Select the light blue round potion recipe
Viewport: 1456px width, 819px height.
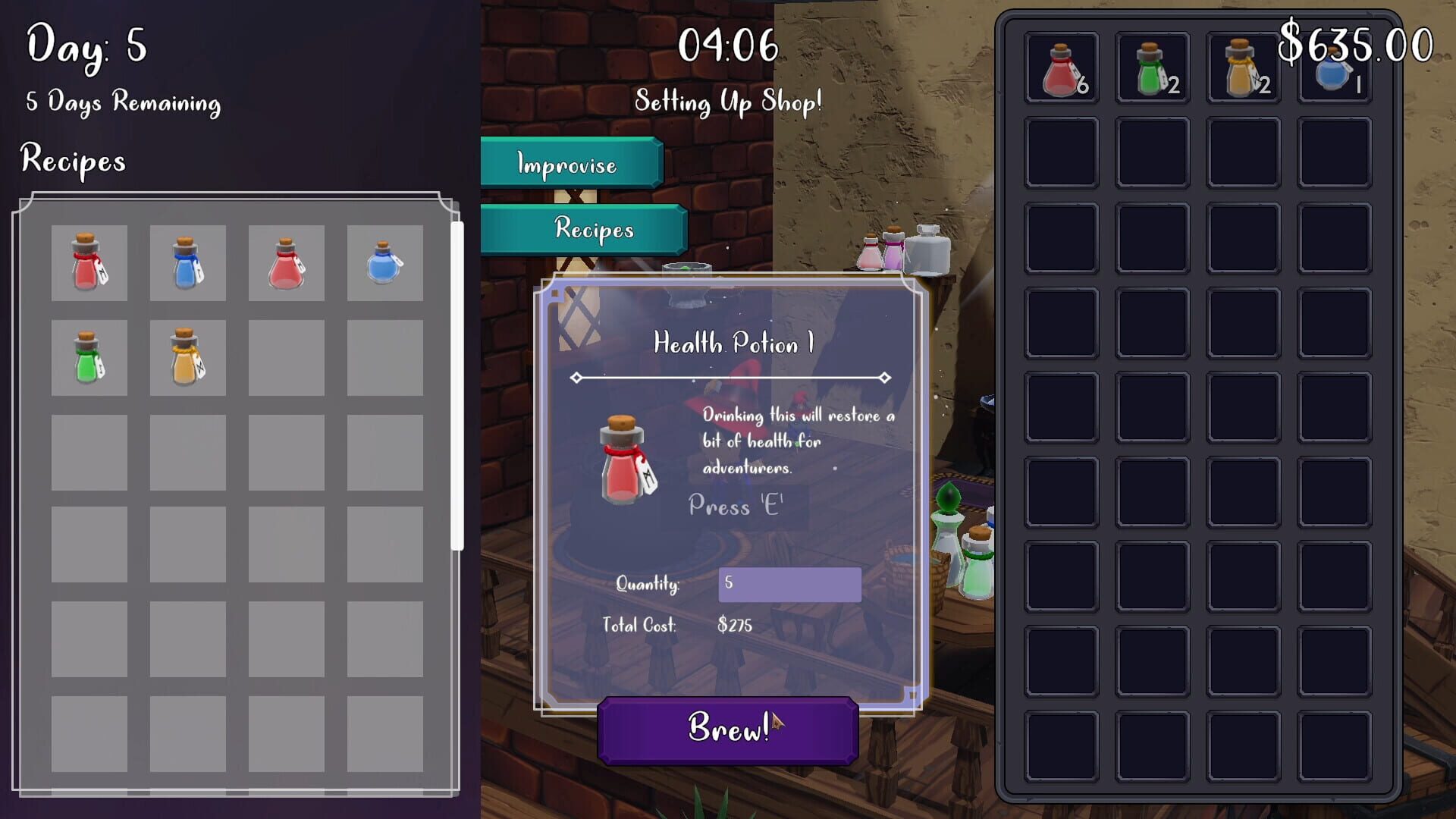(384, 262)
